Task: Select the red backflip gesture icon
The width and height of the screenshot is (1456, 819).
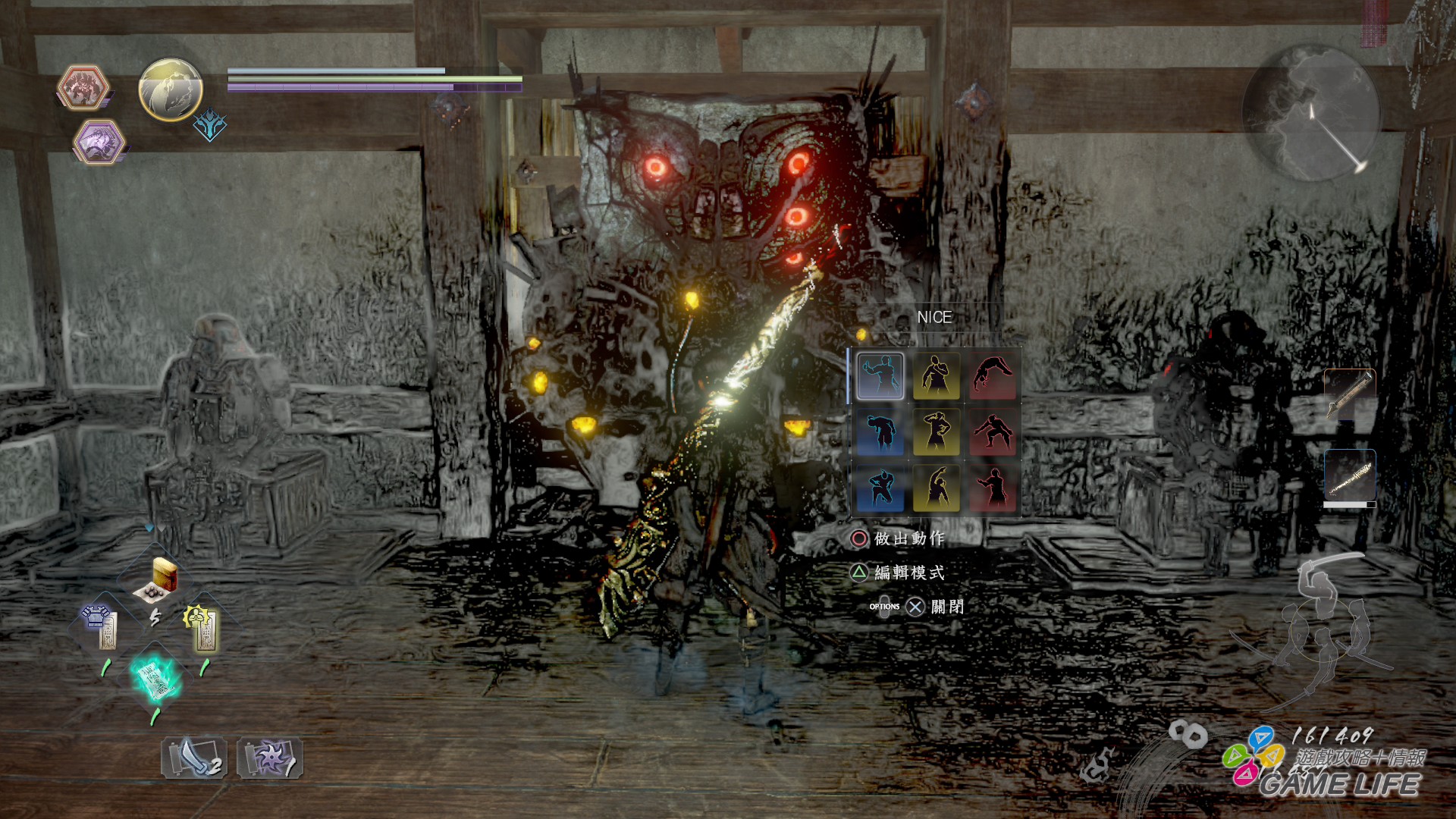Action: (993, 377)
